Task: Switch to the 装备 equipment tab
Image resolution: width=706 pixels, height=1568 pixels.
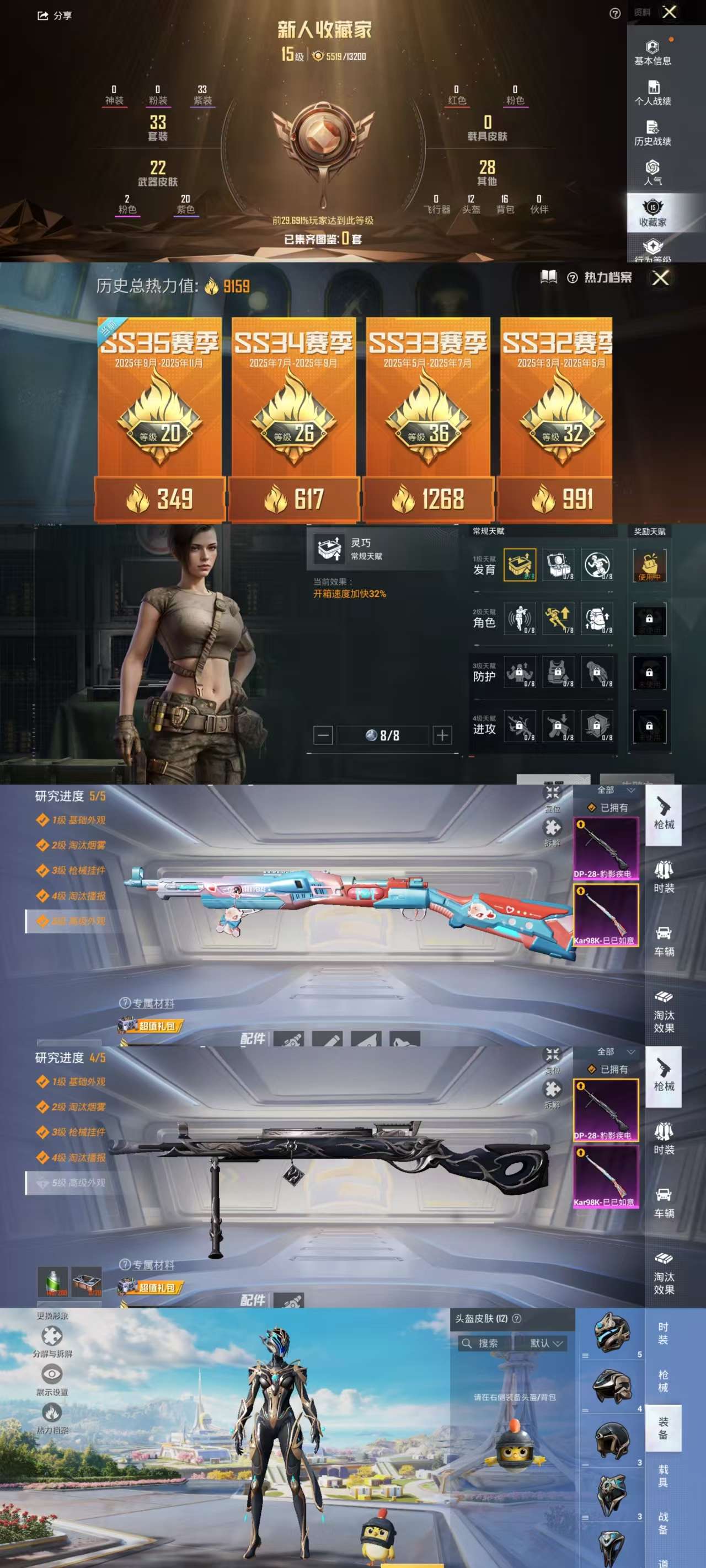Action: click(663, 1428)
